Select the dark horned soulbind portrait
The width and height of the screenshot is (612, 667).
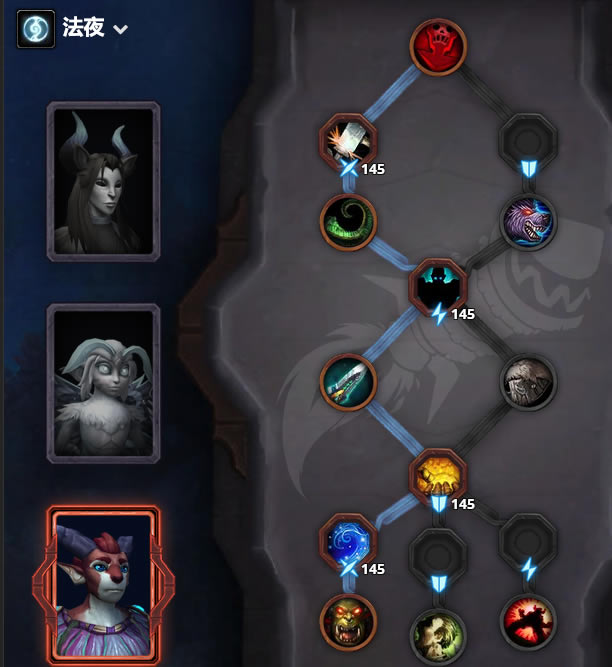click(x=103, y=182)
